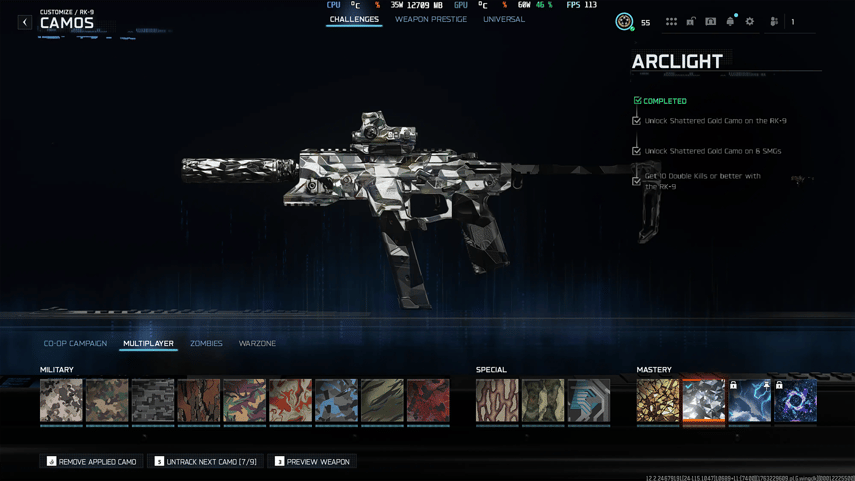855x481 pixels.
Task: Open the grid menu icon
Action: point(671,21)
